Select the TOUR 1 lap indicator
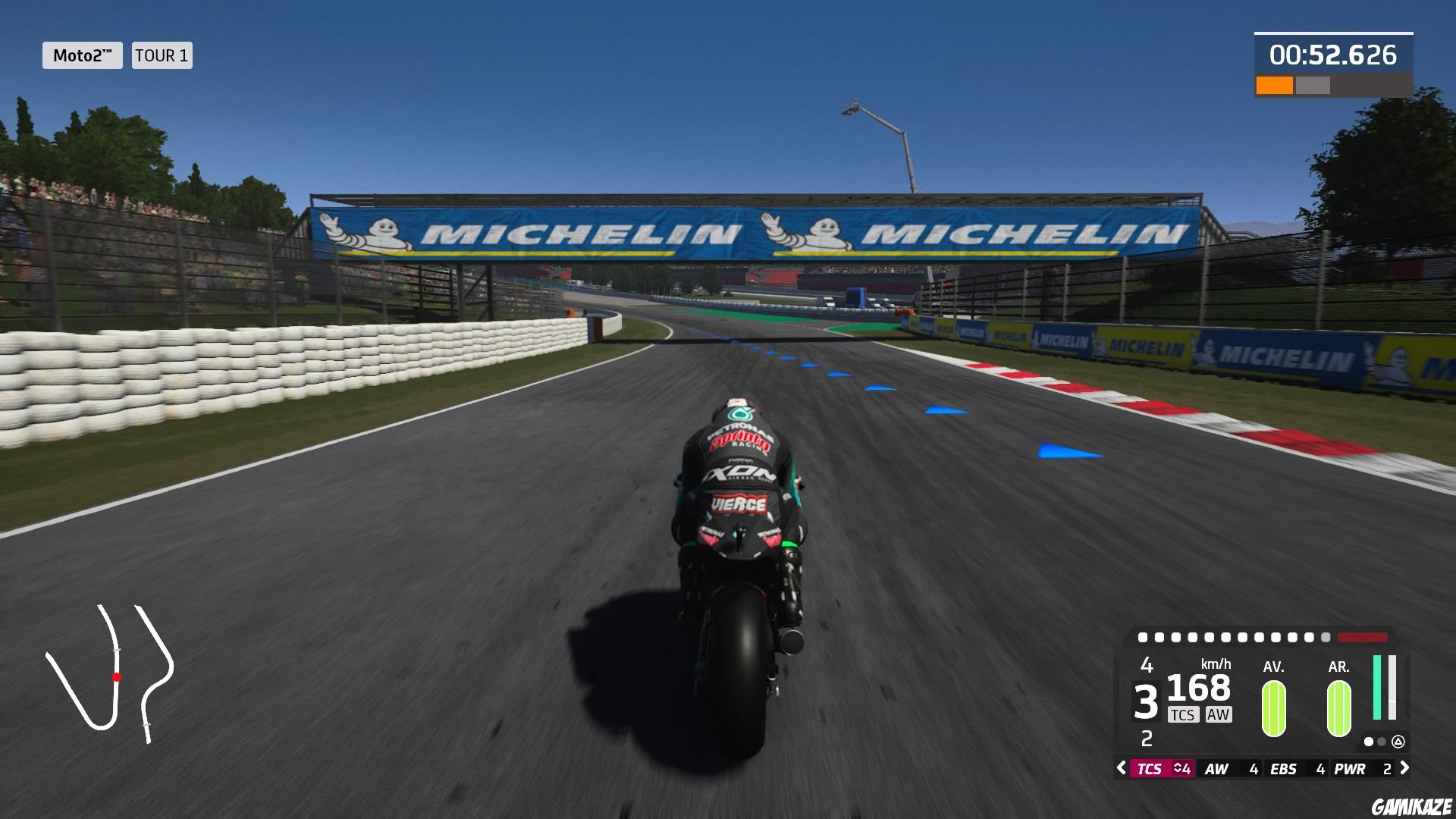Image resolution: width=1456 pixels, height=819 pixels. (x=161, y=55)
